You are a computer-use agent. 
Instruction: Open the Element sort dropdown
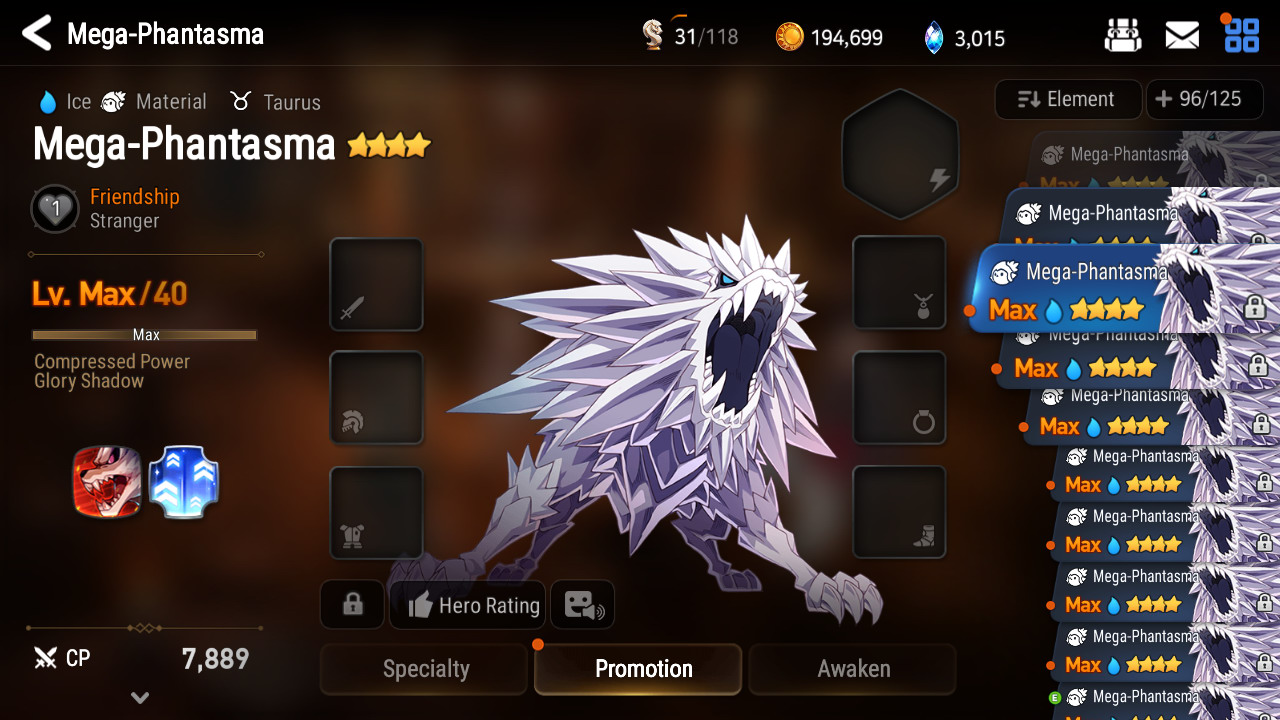(x=1067, y=99)
